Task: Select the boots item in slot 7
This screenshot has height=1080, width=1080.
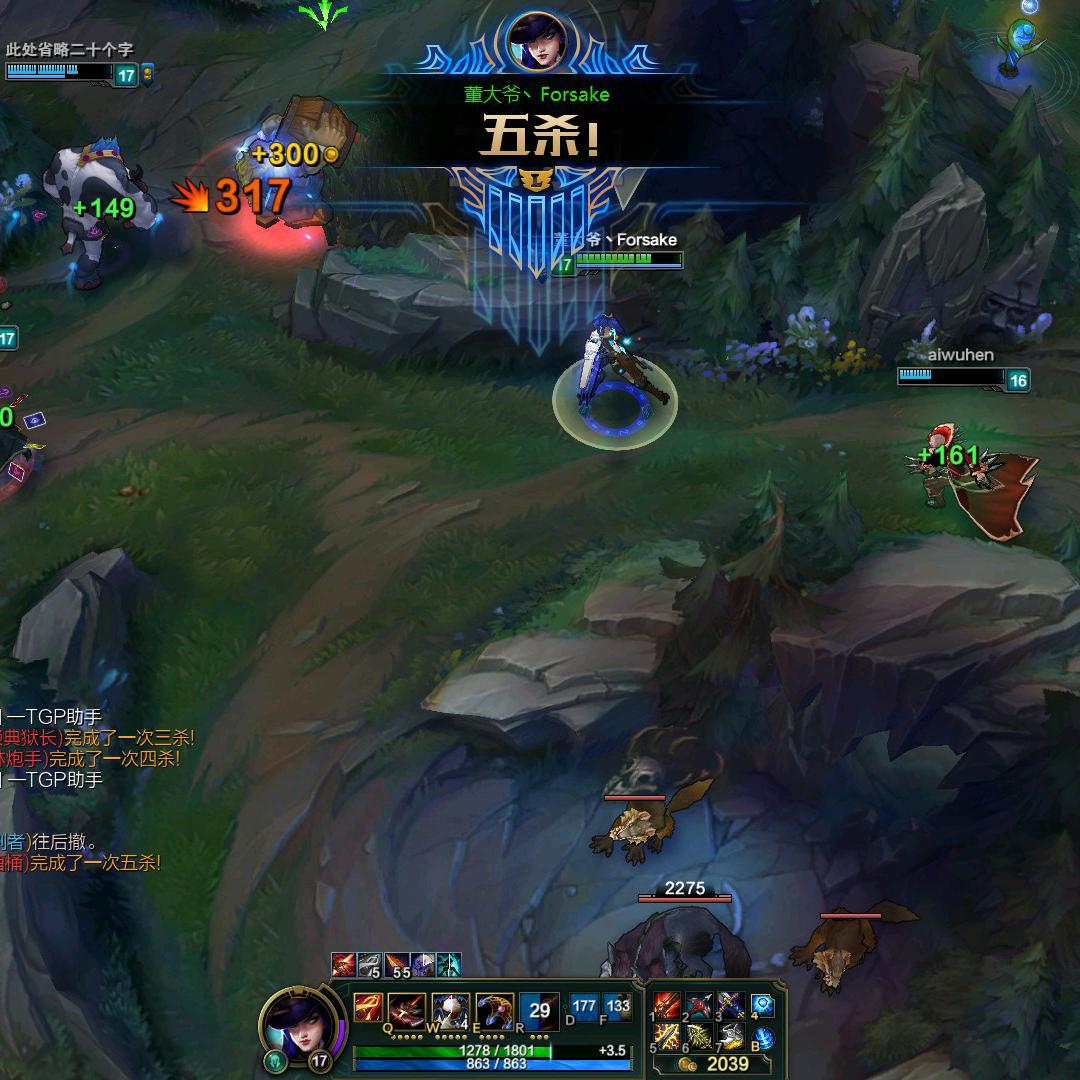Action: (x=731, y=1037)
